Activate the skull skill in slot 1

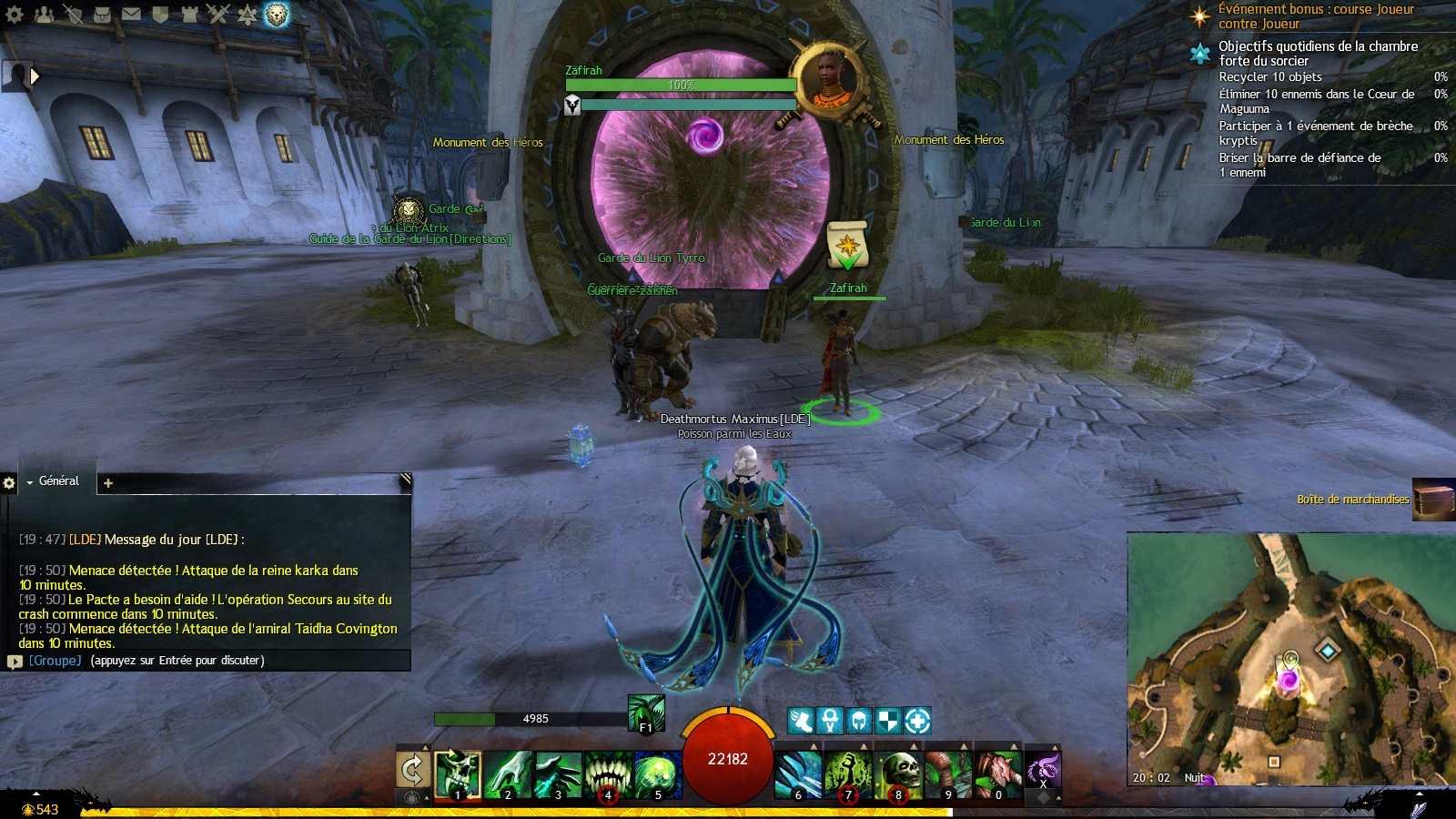coord(458,773)
